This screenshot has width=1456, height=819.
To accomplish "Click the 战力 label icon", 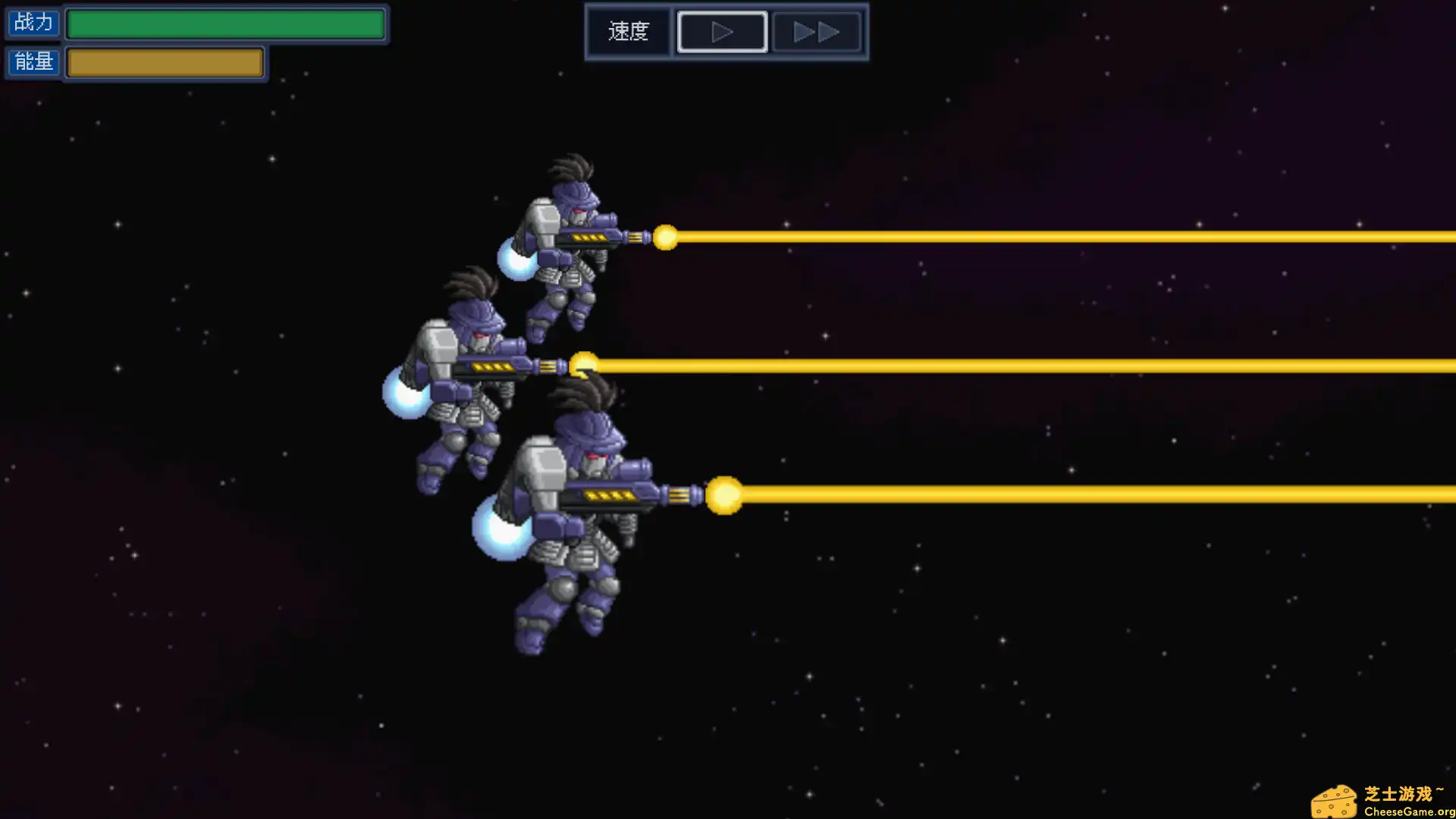I will [33, 23].
